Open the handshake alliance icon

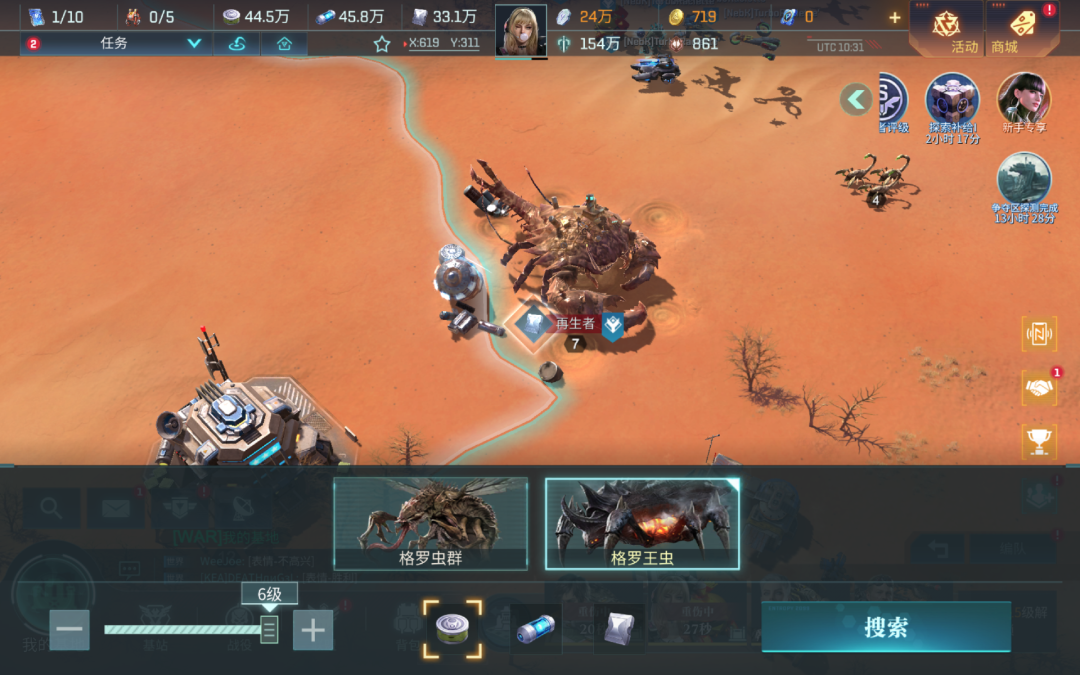(x=1039, y=388)
